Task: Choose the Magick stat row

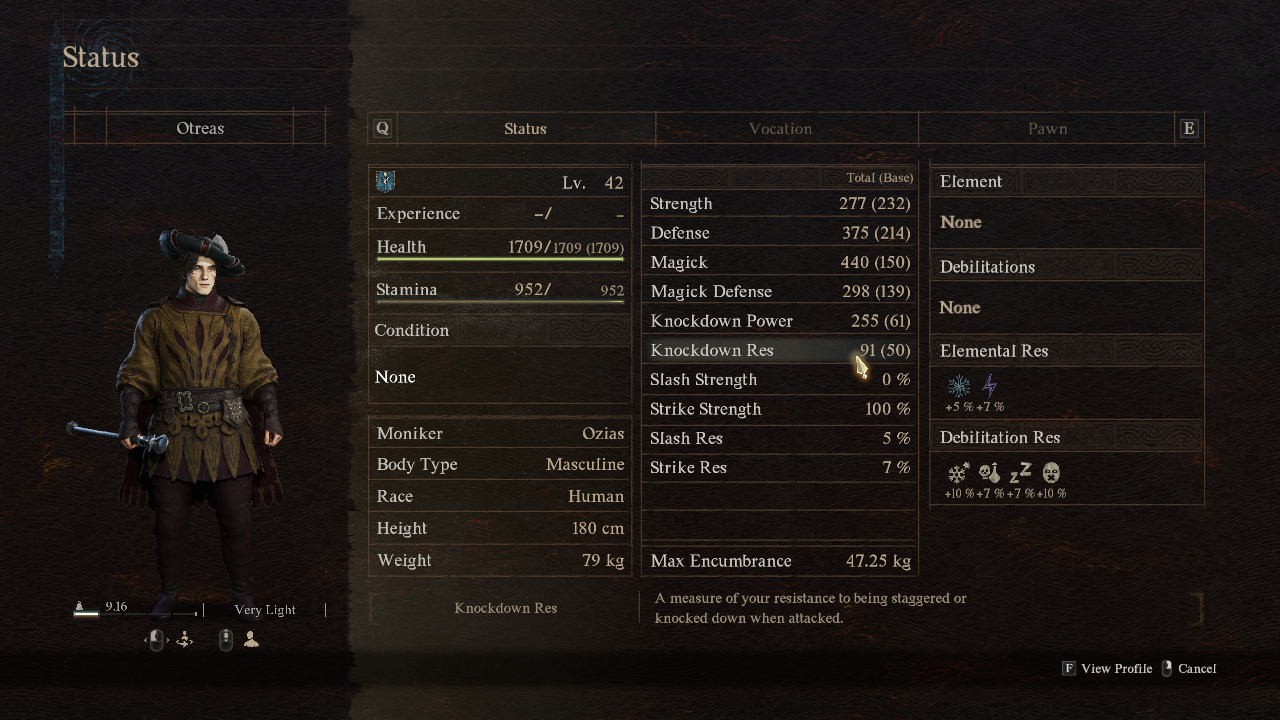Action: click(780, 262)
